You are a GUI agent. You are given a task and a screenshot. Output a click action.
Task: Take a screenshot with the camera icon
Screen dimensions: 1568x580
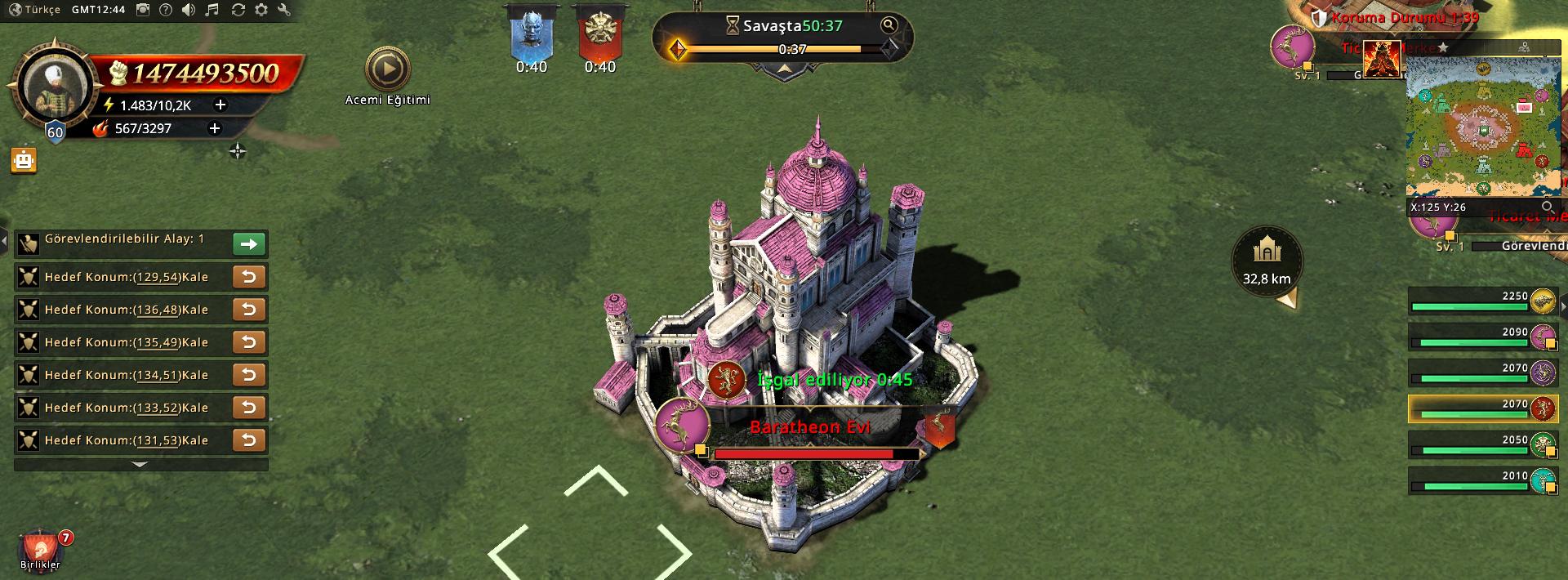[143, 10]
